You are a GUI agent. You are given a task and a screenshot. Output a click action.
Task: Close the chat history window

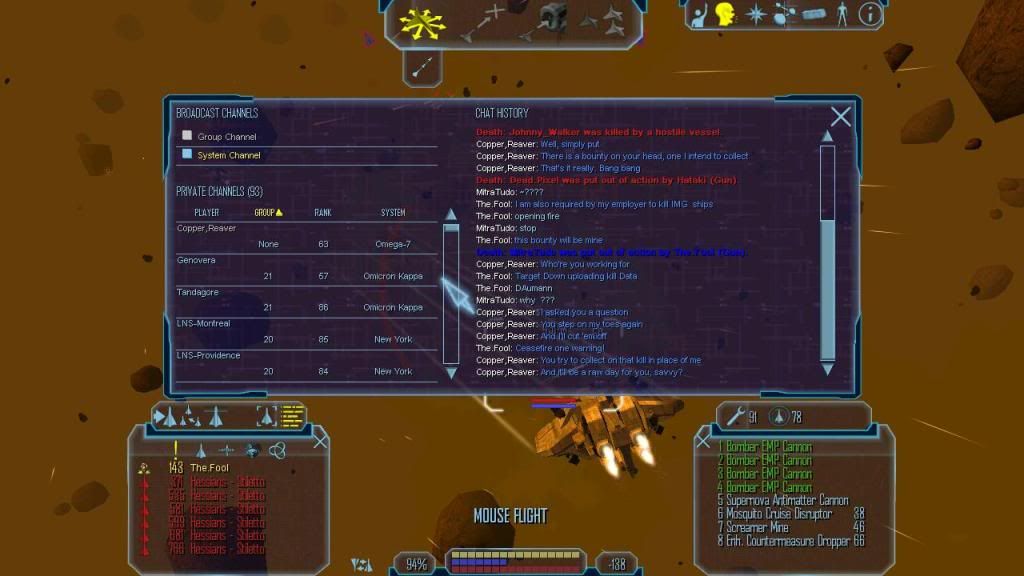[x=840, y=117]
